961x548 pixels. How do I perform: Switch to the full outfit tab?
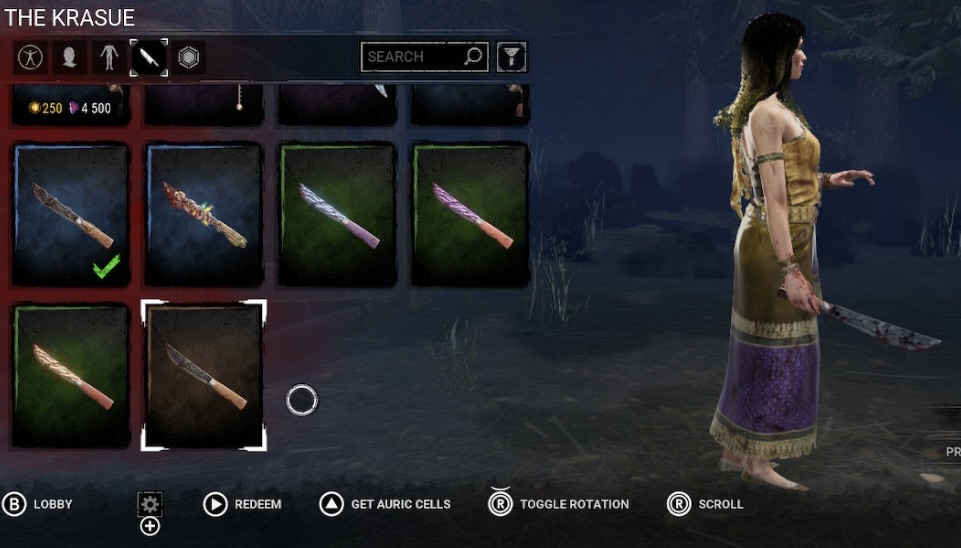(x=29, y=58)
